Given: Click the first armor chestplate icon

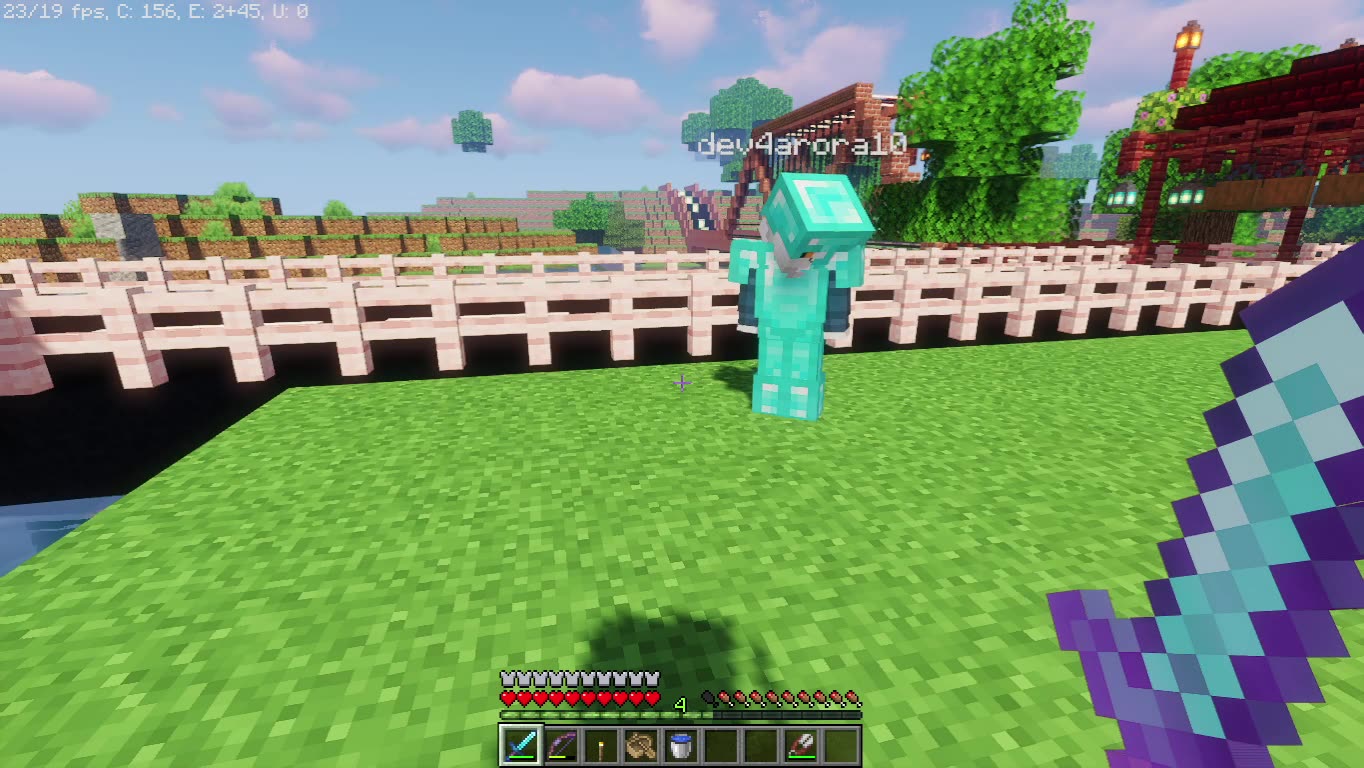Looking at the screenshot, I should (x=507, y=678).
